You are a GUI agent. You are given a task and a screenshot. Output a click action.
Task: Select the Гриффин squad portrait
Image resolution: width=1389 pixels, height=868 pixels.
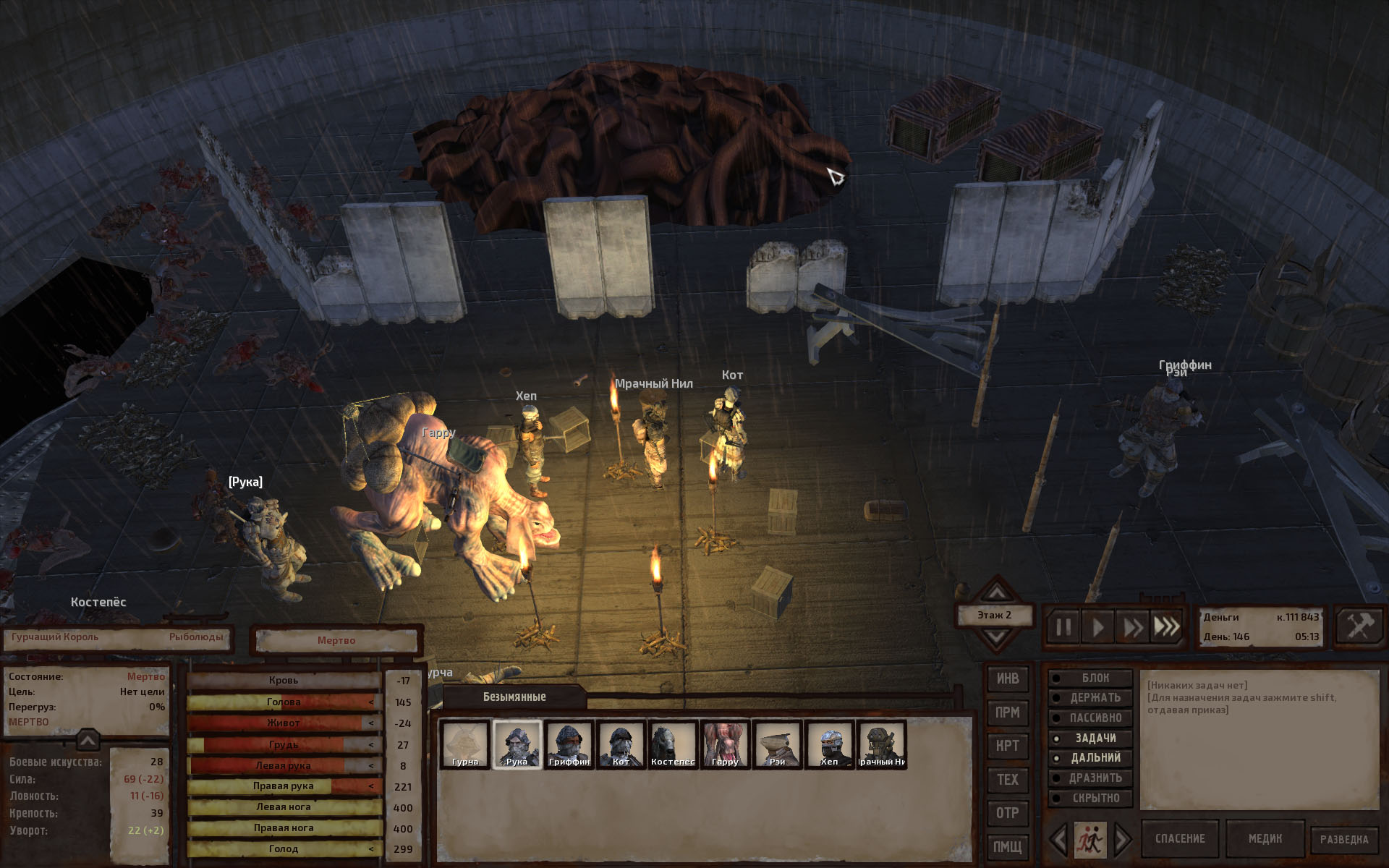coord(569,744)
